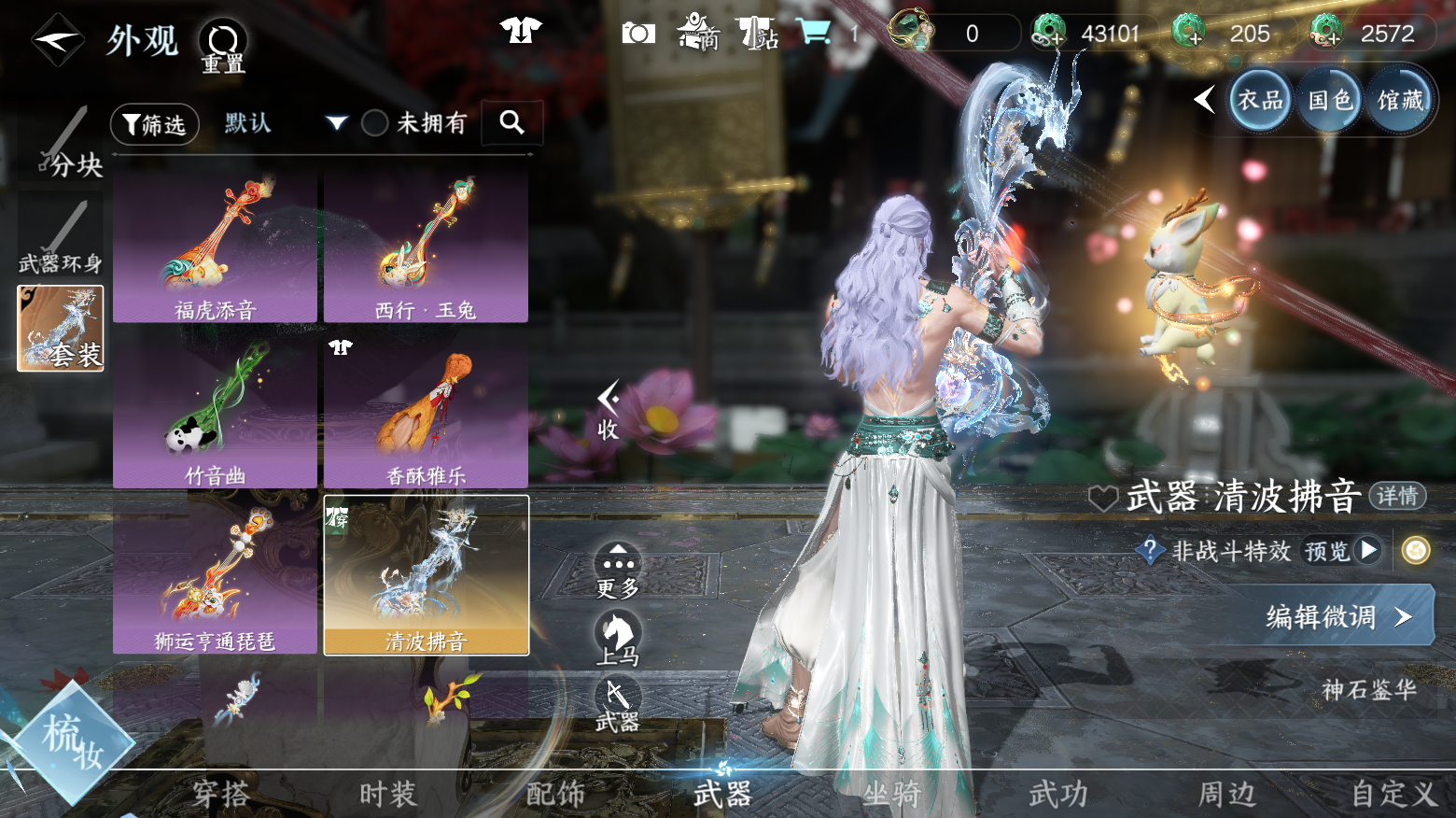The height and width of the screenshot is (818, 1456).
Task: Pick the 竹音曲 panda weapon skin
Action: pos(216,412)
